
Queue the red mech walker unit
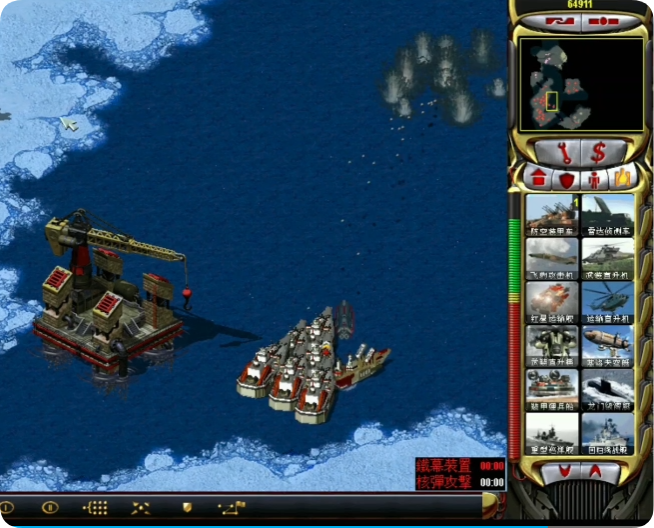point(551,302)
